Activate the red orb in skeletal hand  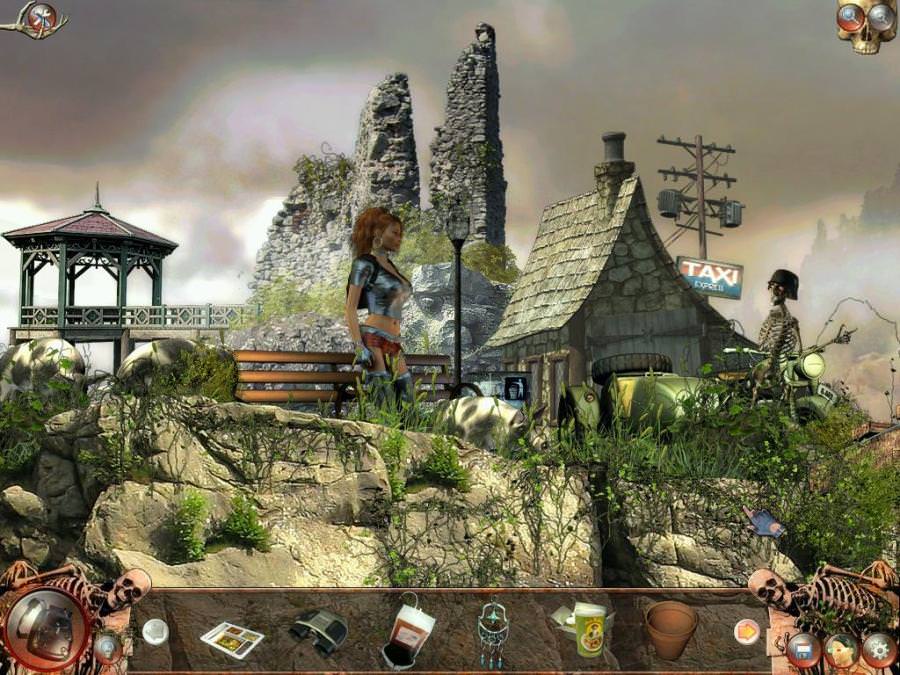pyautogui.click(x=42, y=16)
